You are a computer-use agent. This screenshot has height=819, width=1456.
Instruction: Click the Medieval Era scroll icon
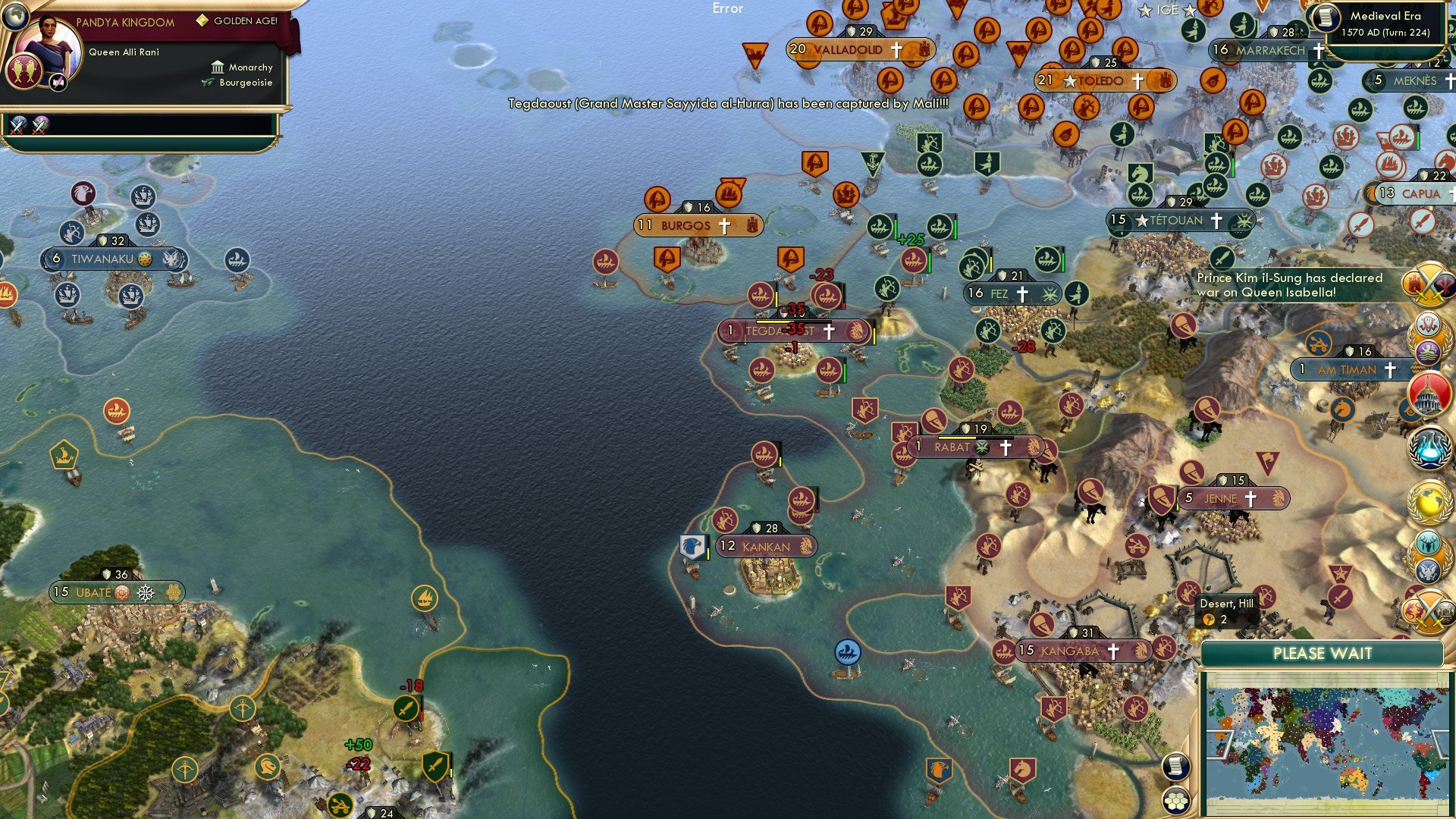pos(1327,19)
